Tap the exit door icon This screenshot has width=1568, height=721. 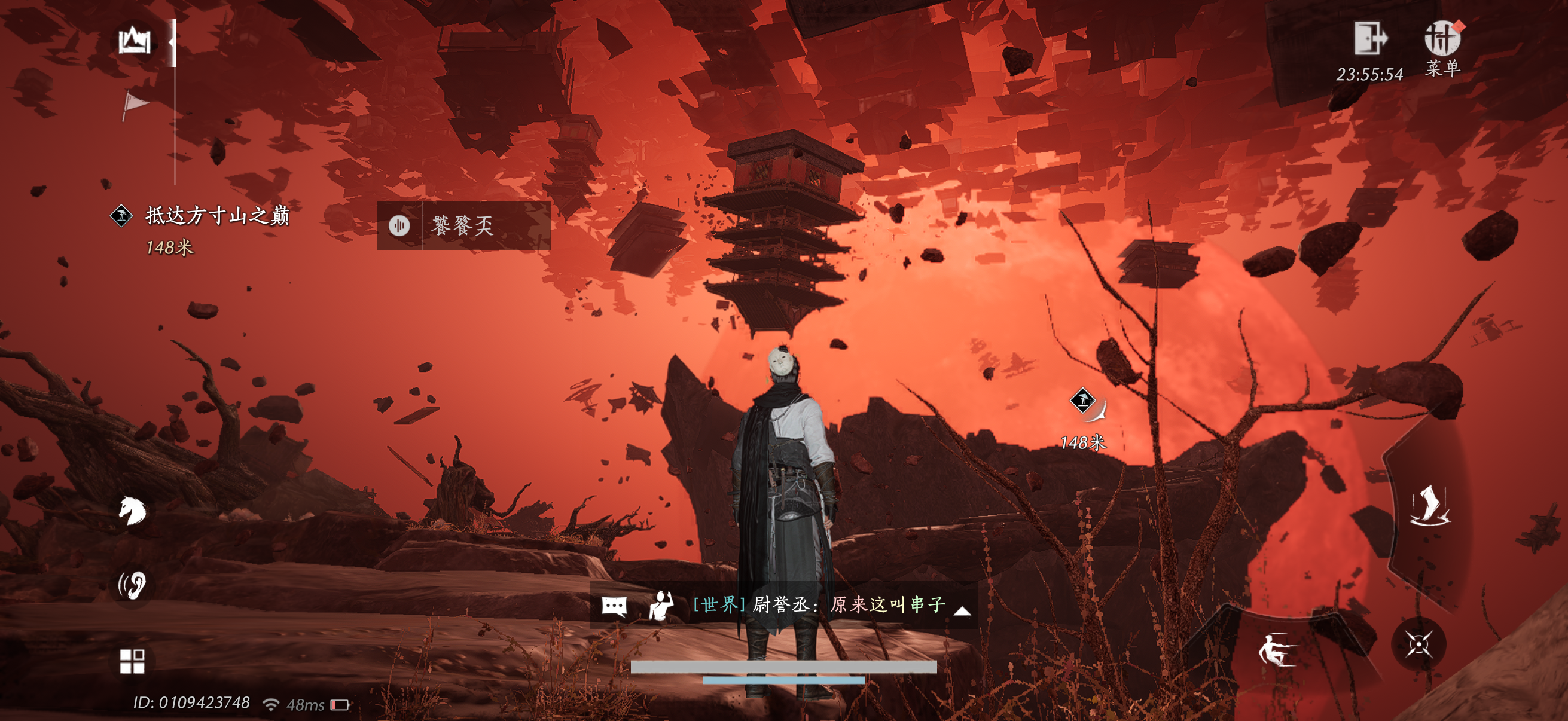1369,38
